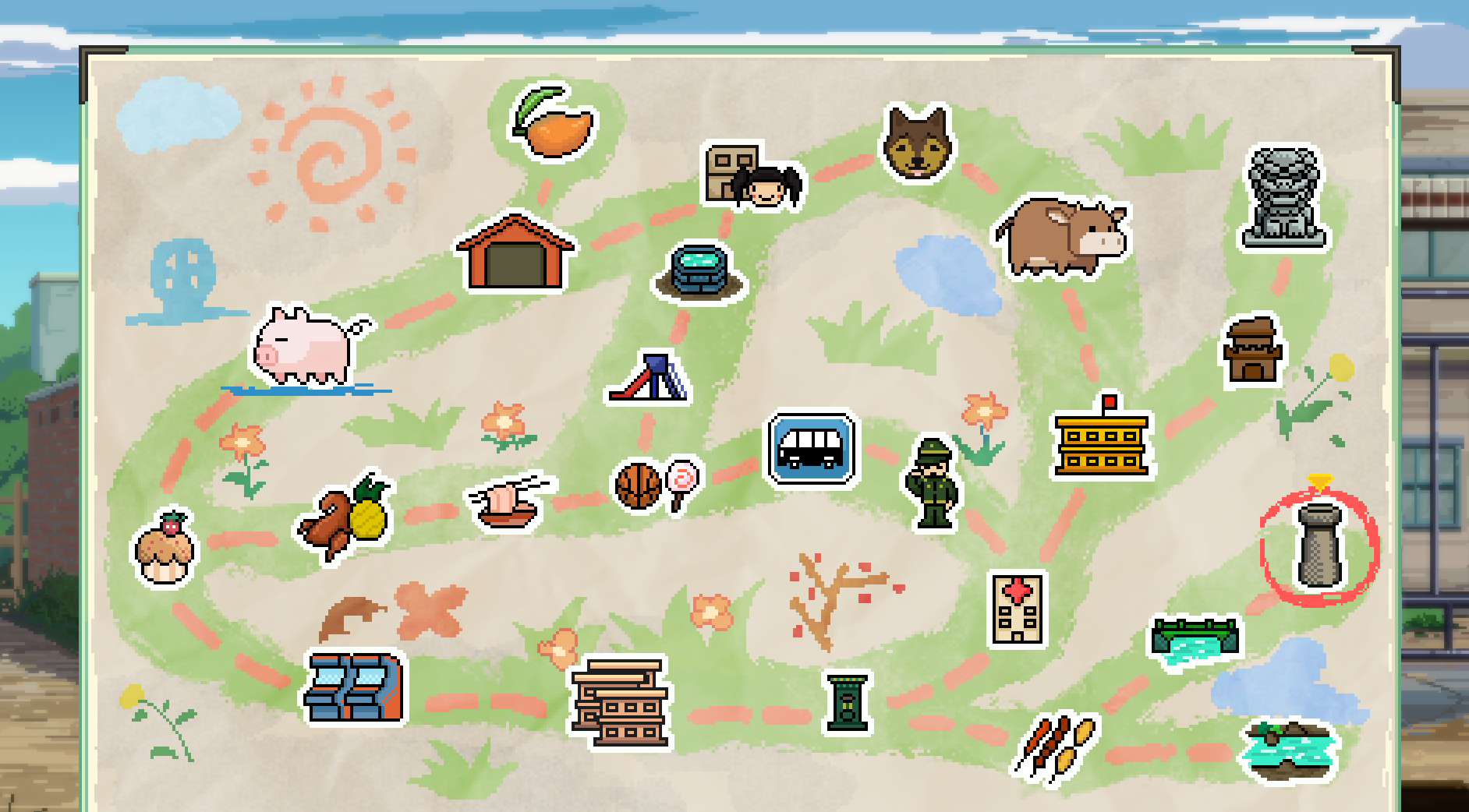The height and width of the screenshot is (812, 1469).
Task: Open the arcade machines location
Action: click(x=355, y=688)
